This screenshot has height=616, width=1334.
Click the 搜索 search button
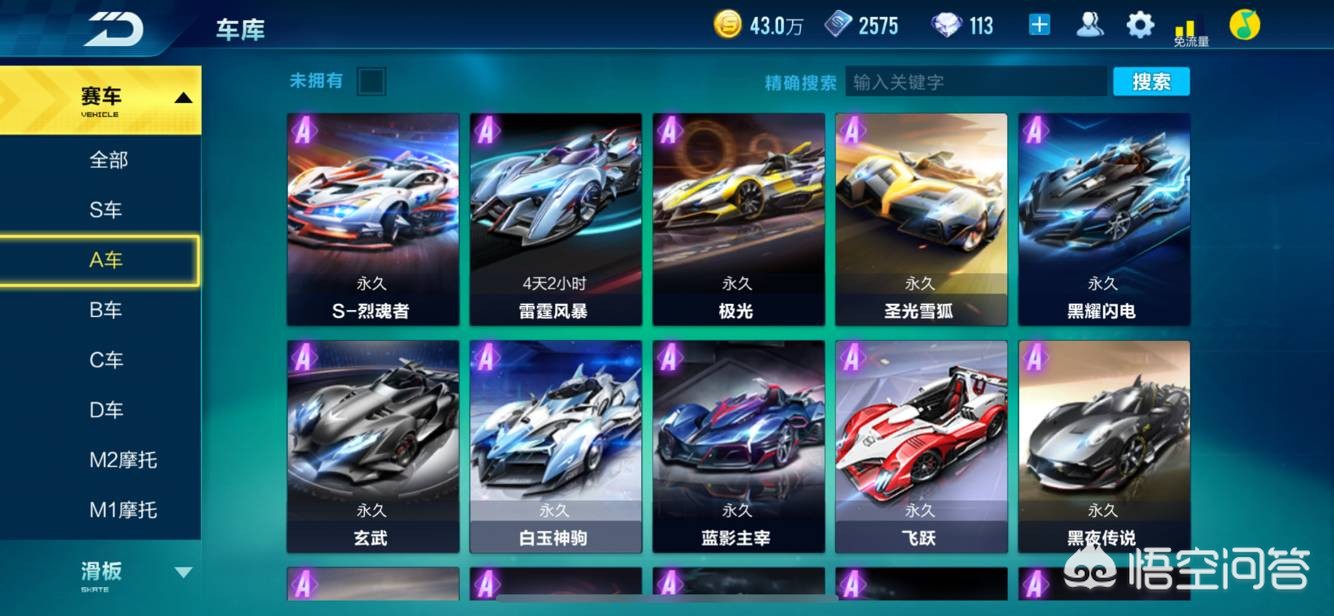[x=1151, y=82]
